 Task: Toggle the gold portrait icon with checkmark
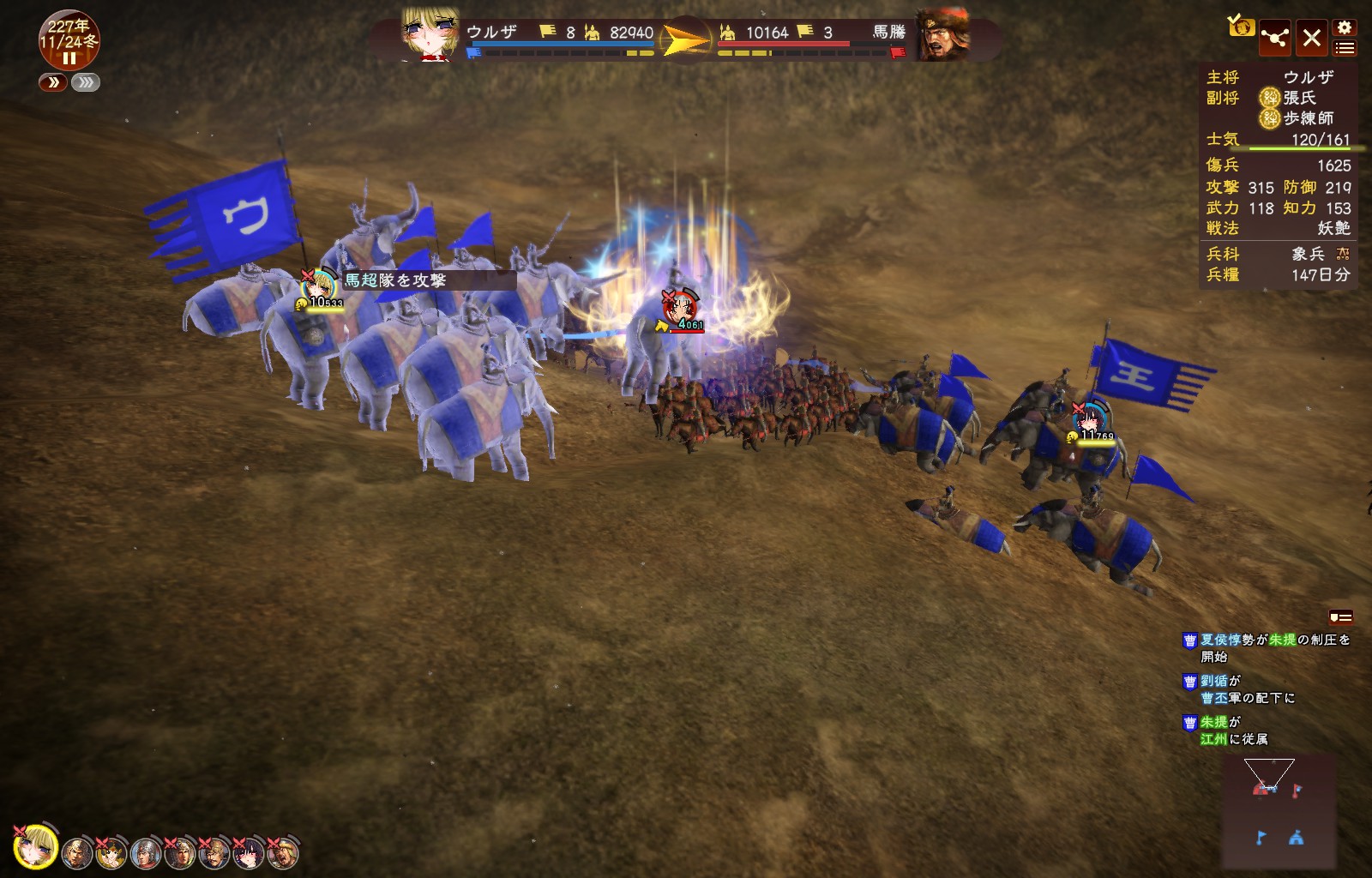1241,27
